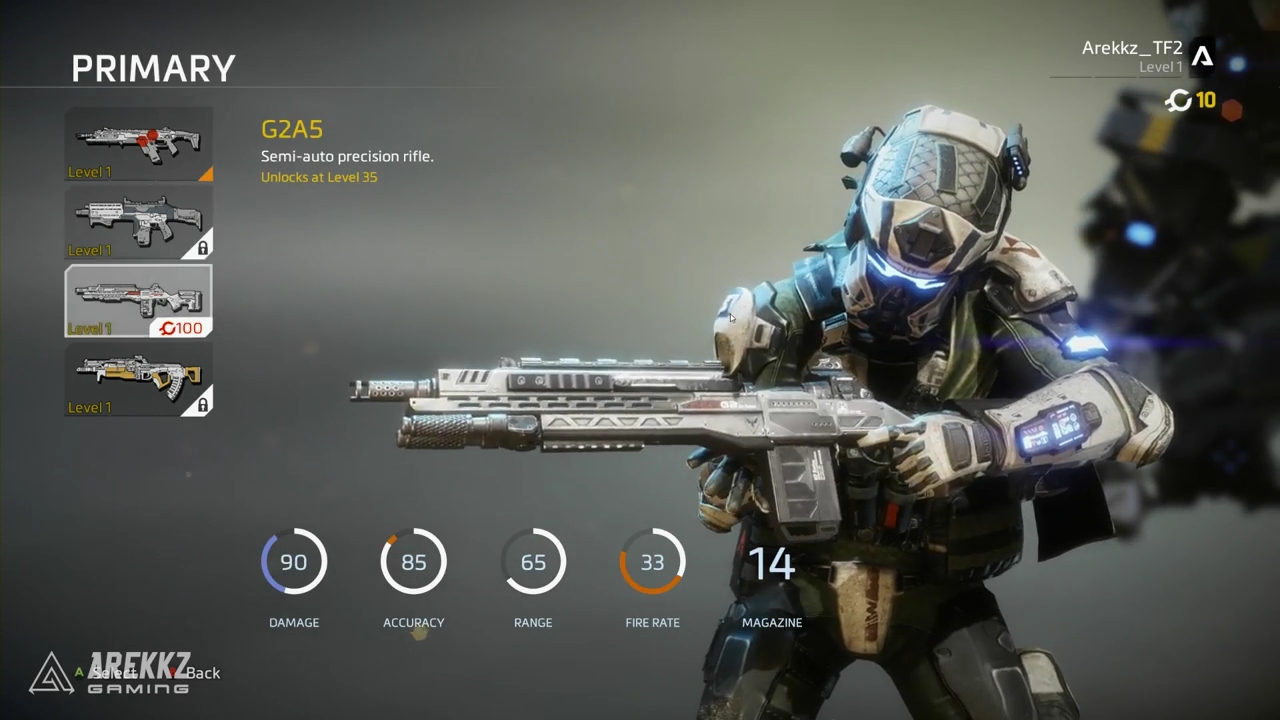
Task: Click the PRIMARY header title
Action: click(x=153, y=68)
